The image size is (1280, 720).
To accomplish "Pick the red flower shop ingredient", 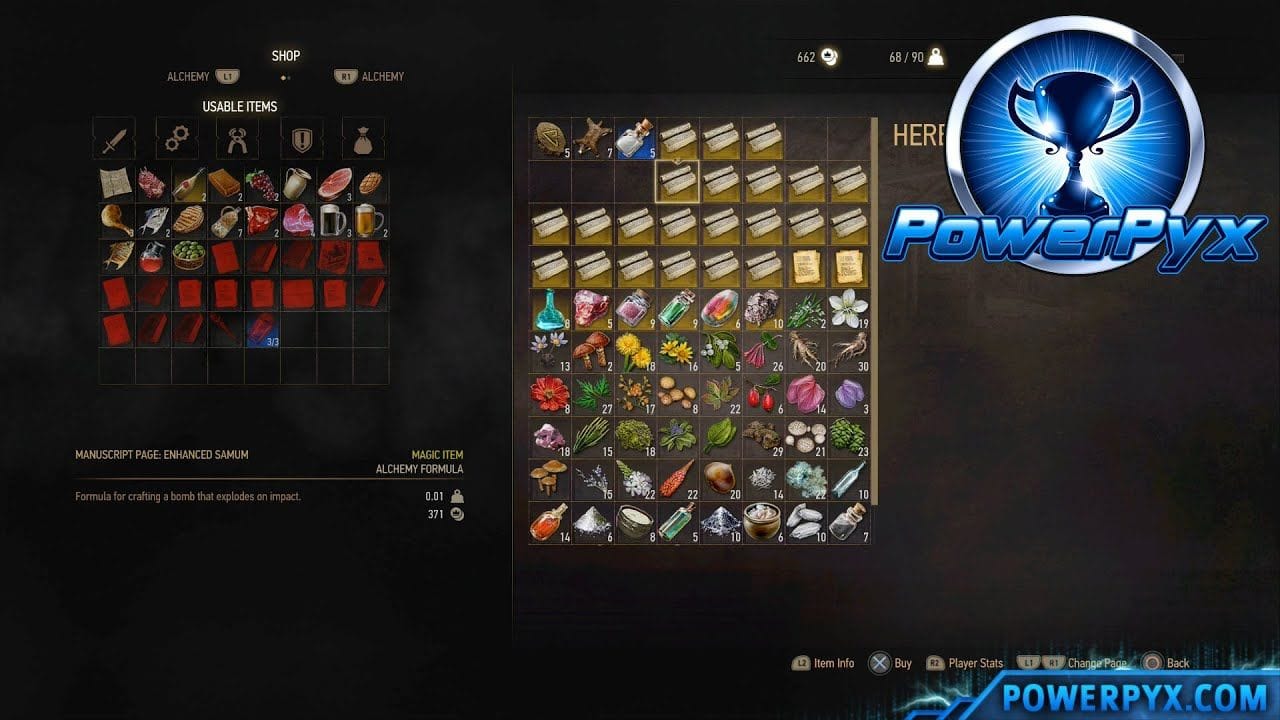I will pos(549,394).
